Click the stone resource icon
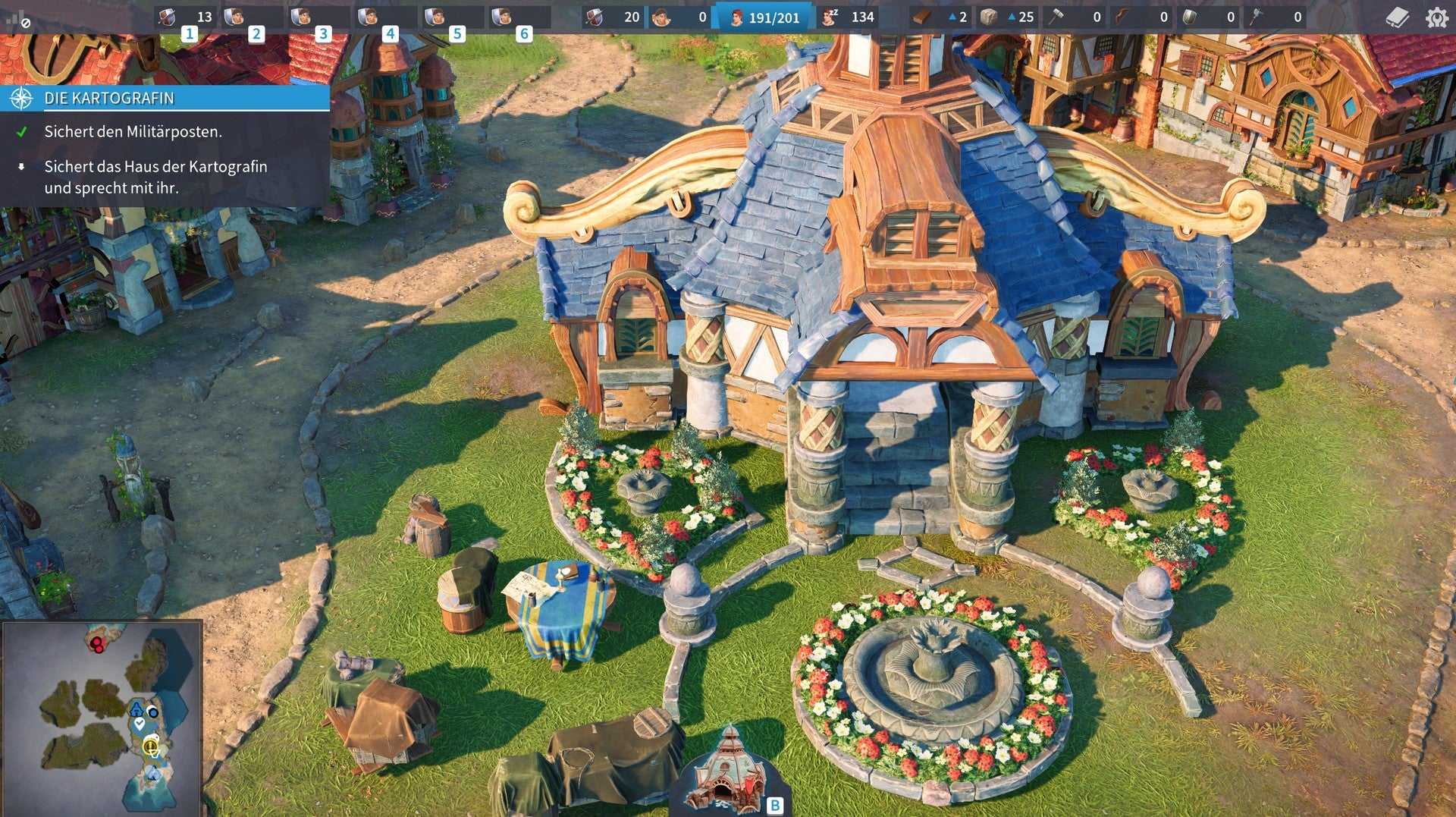The image size is (1456, 817). point(988,17)
